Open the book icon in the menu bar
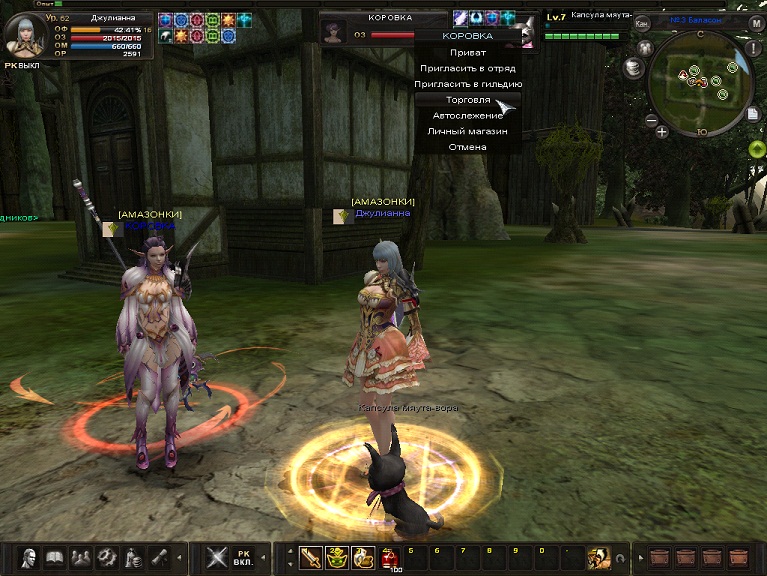This screenshot has height=576, width=767. click(x=53, y=557)
